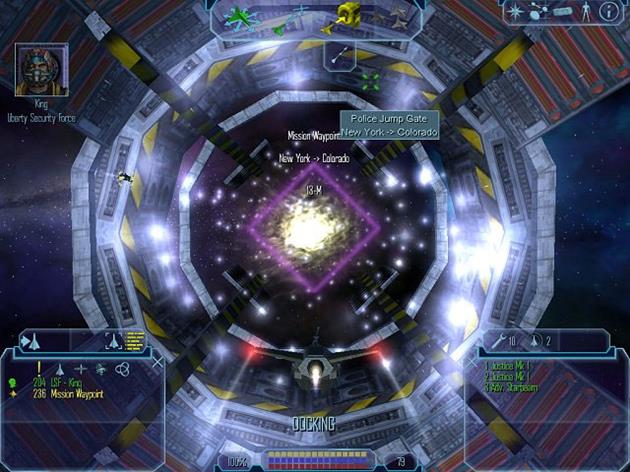Select first Justice Mk I weapon

(x=508, y=365)
